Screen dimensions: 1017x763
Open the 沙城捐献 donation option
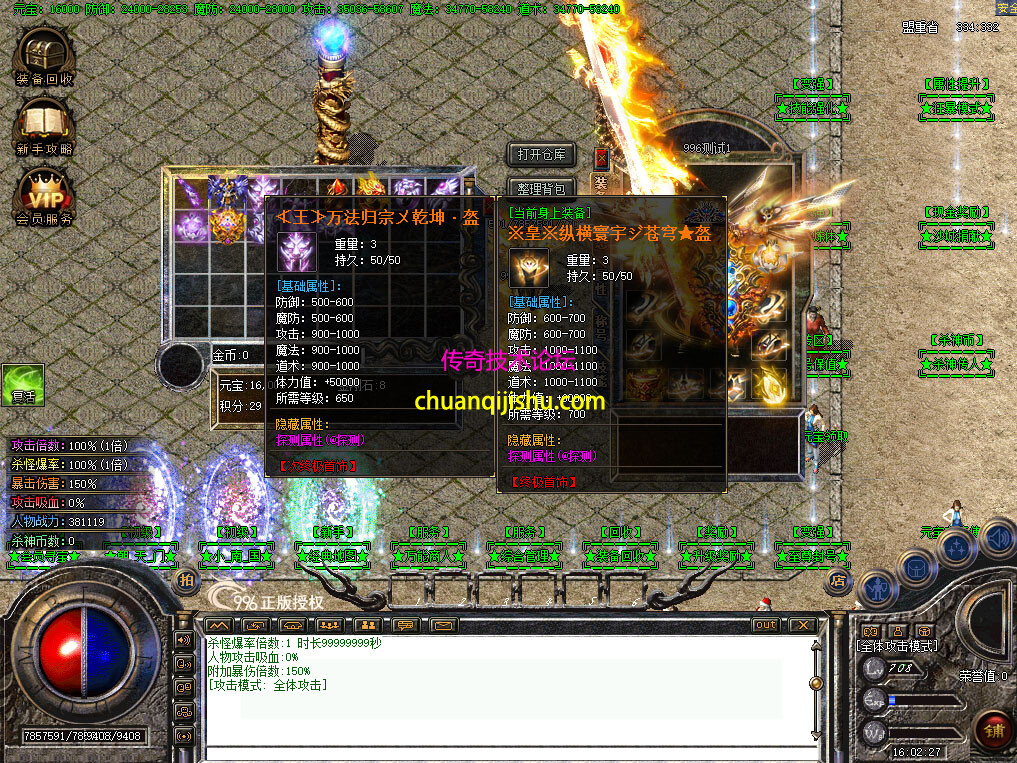click(956, 237)
